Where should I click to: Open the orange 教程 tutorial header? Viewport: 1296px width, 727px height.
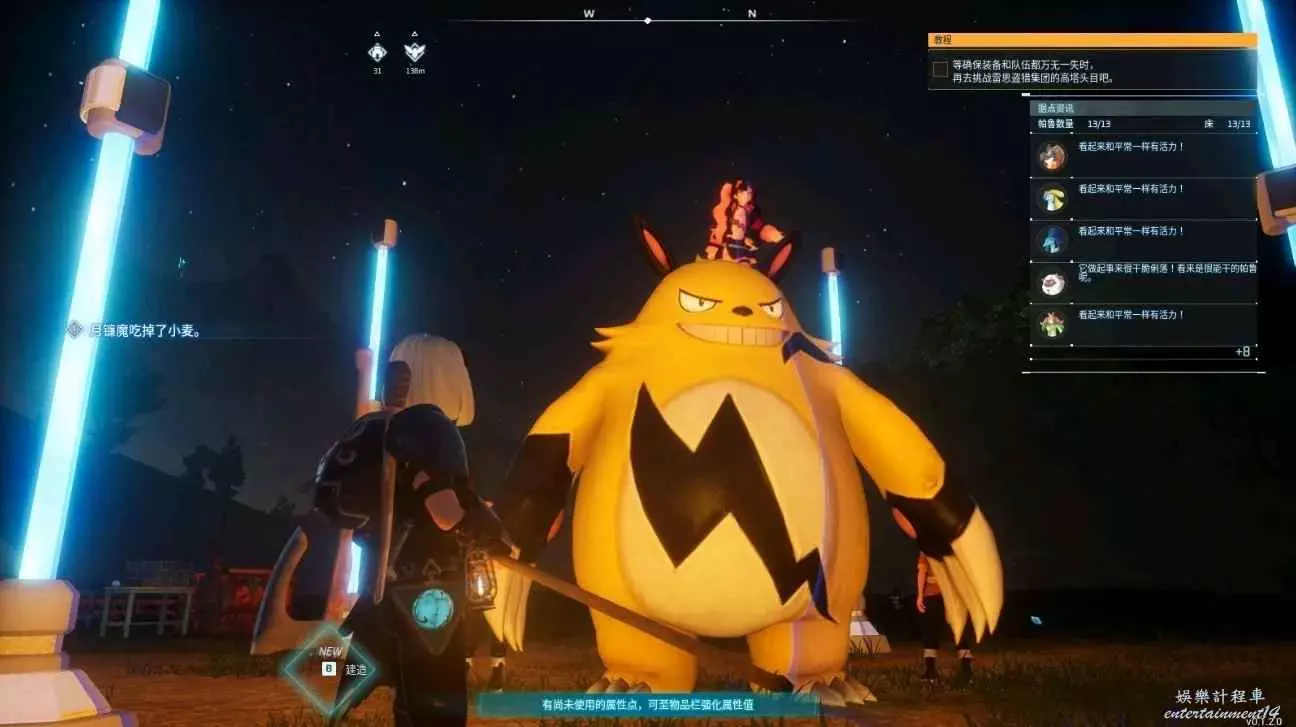tap(1092, 41)
